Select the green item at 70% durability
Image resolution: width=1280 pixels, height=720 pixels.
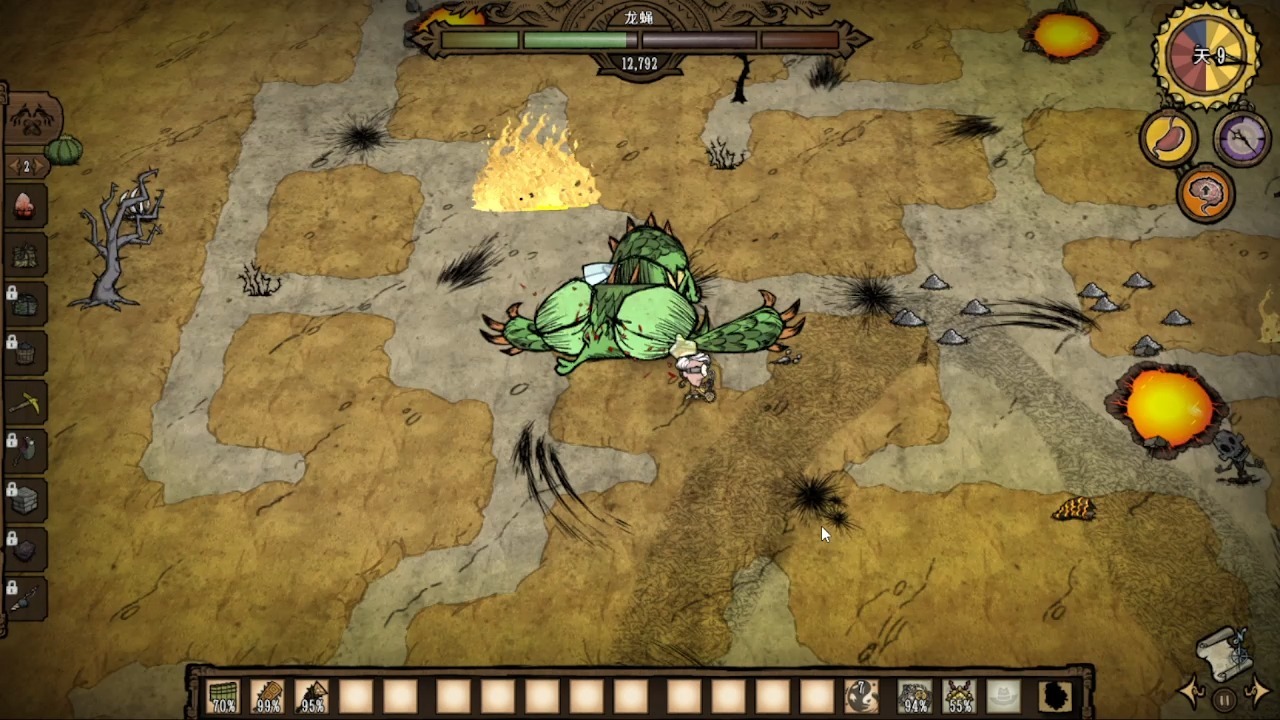[223, 696]
